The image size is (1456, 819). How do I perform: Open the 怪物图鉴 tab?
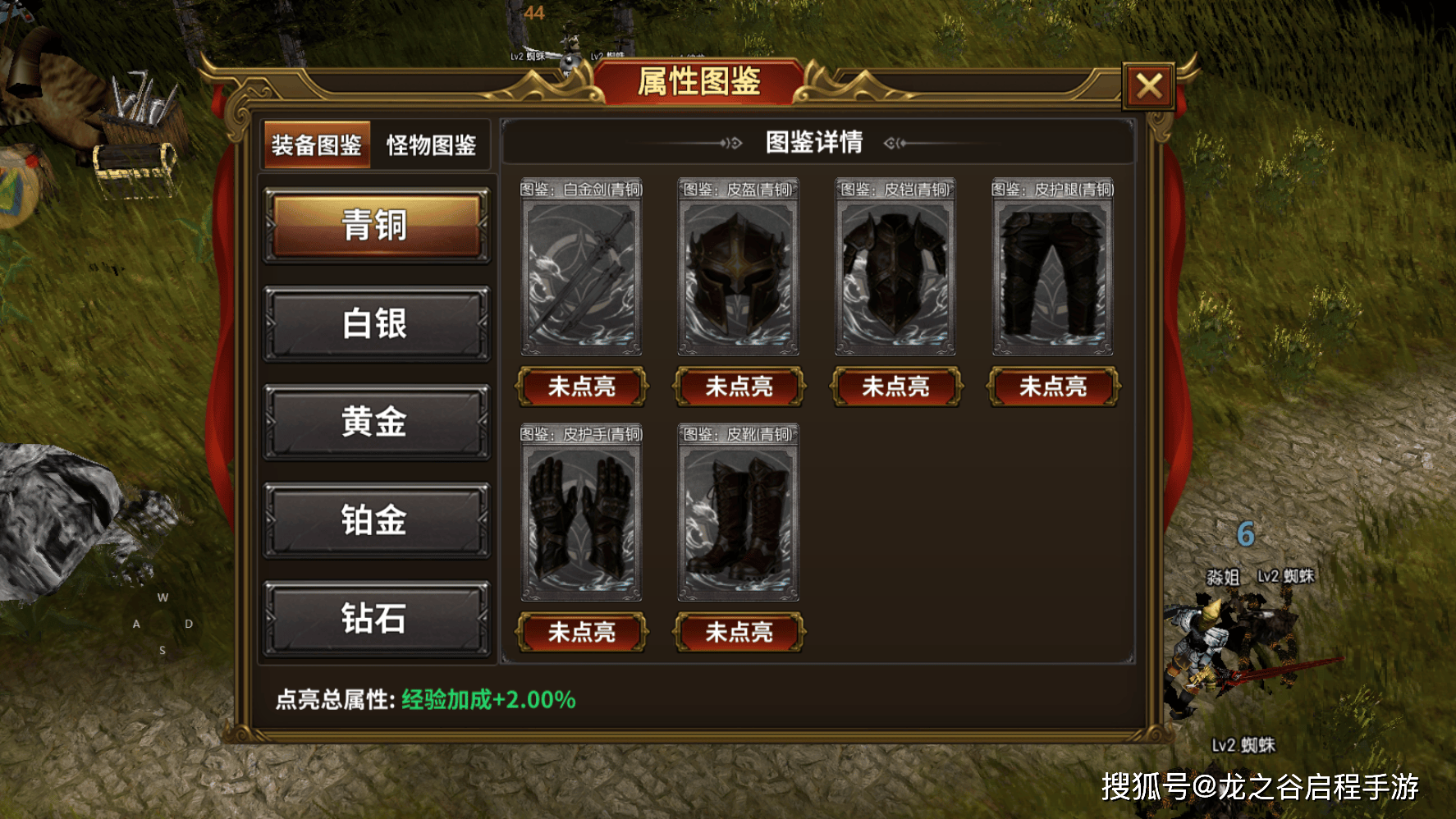[x=431, y=145]
